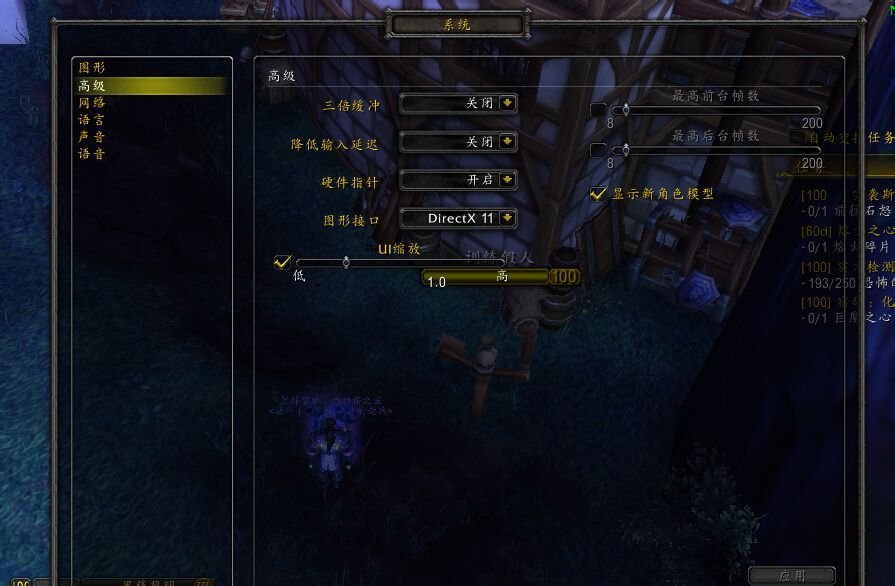Toggle the 显示新角色模型 checkbox
The width and height of the screenshot is (895, 586).
(x=598, y=193)
